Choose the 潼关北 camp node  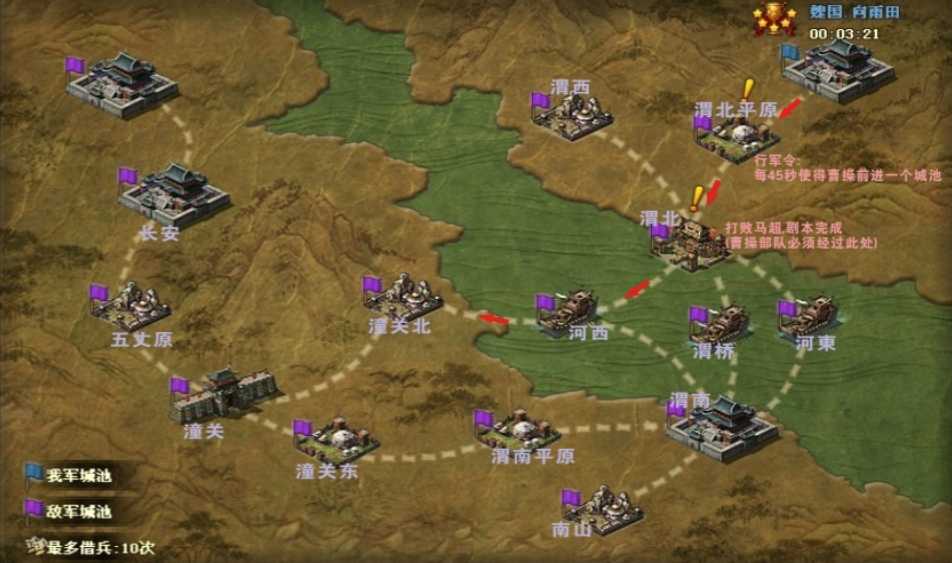(x=404, y=296)
